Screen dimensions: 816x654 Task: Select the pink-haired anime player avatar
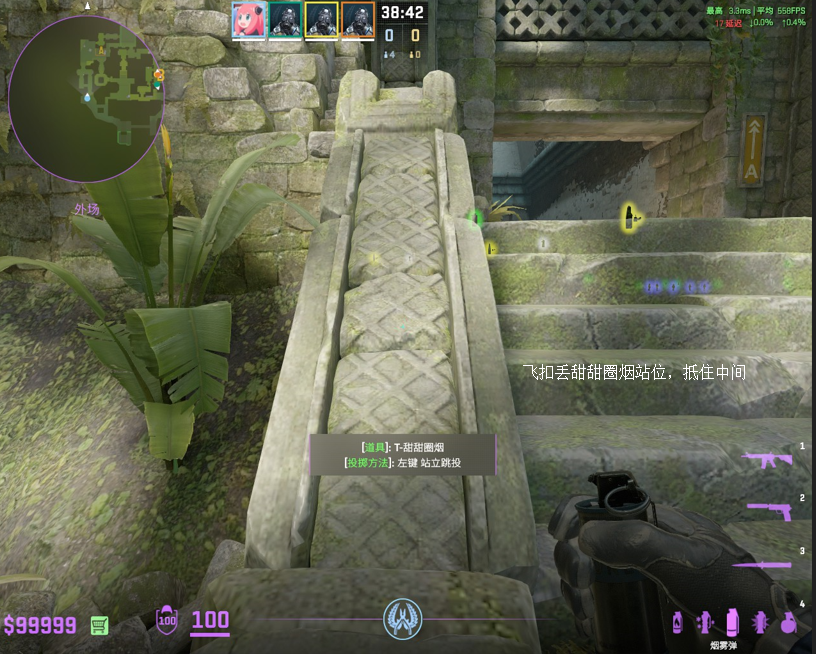[x=248, y=20]
